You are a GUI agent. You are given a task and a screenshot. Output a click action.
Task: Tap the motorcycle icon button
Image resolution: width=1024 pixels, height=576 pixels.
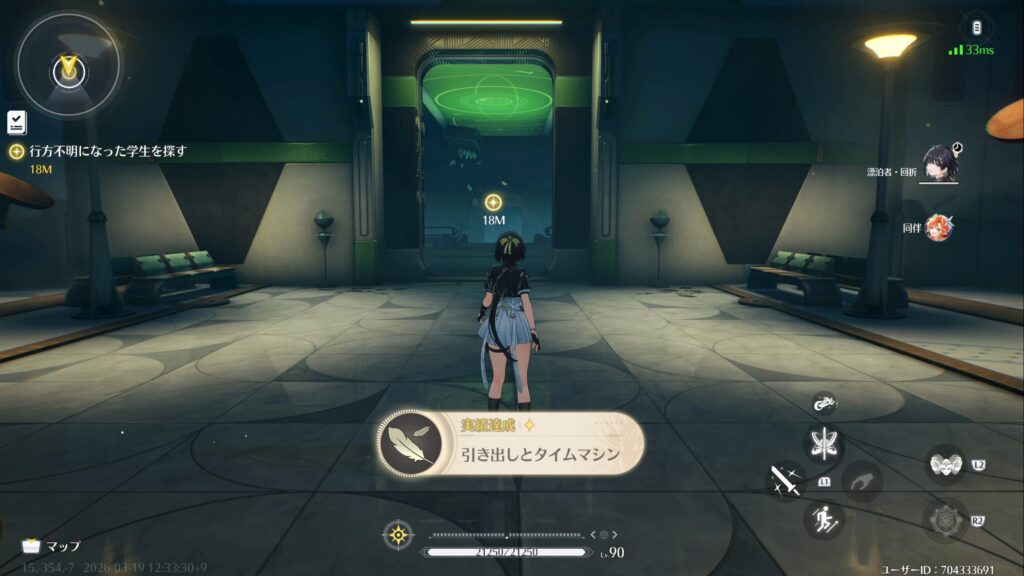click(825, 404)
